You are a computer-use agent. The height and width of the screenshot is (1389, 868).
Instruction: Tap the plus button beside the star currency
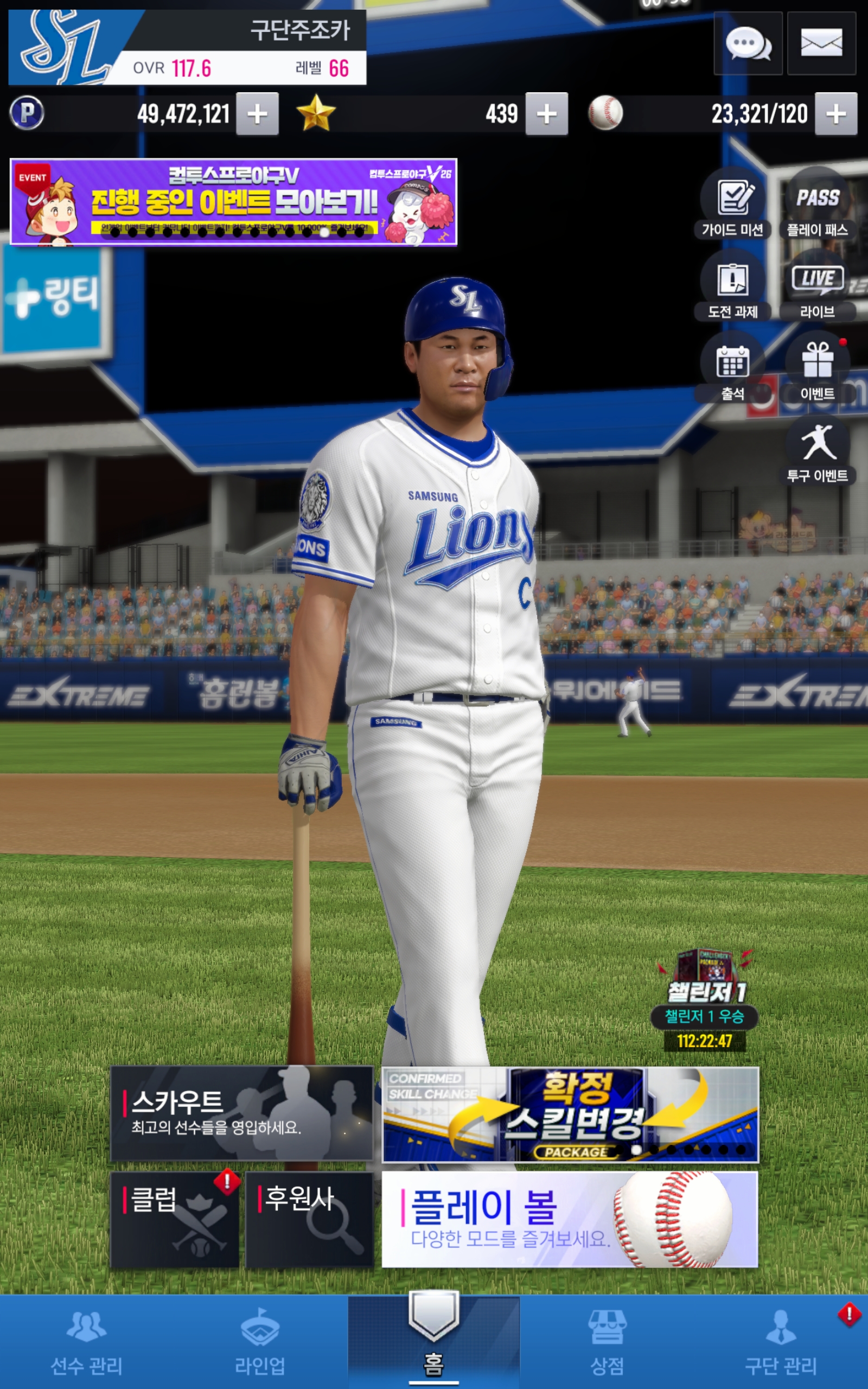(x=546, y=113)
